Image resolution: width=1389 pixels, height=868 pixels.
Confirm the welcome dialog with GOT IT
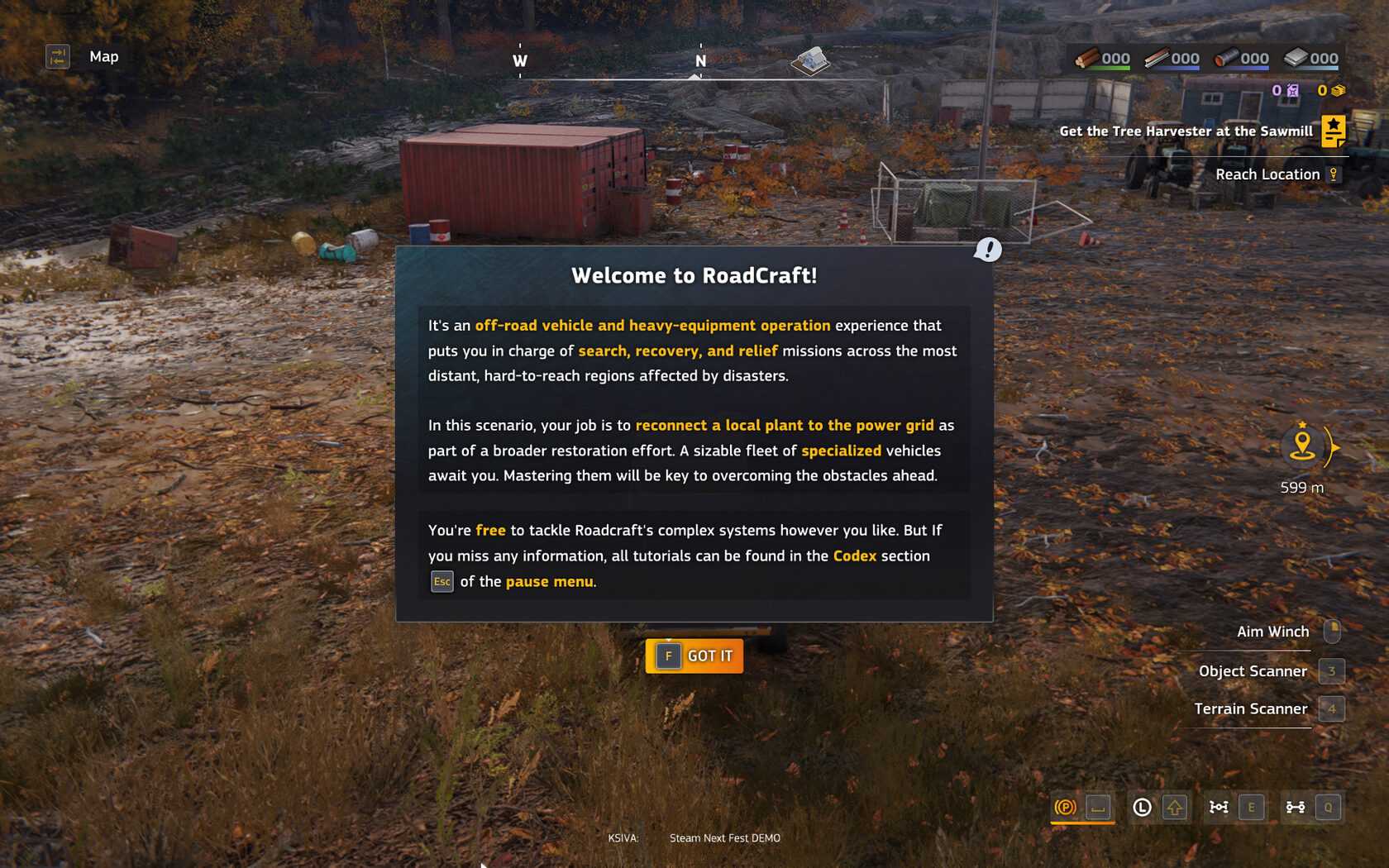[694, 656]
